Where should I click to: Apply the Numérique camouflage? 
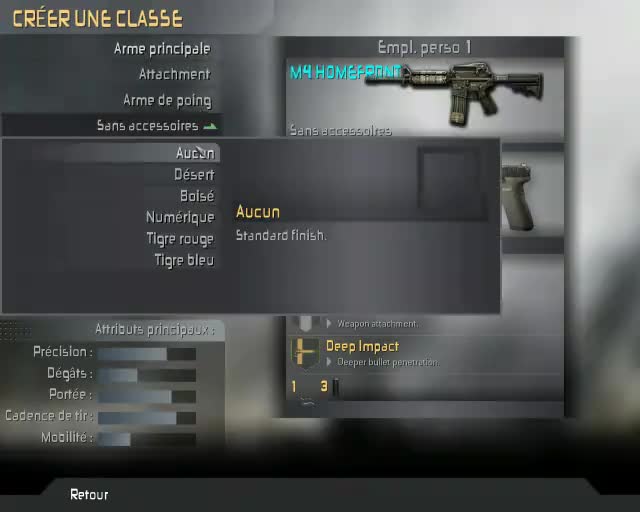180,217
